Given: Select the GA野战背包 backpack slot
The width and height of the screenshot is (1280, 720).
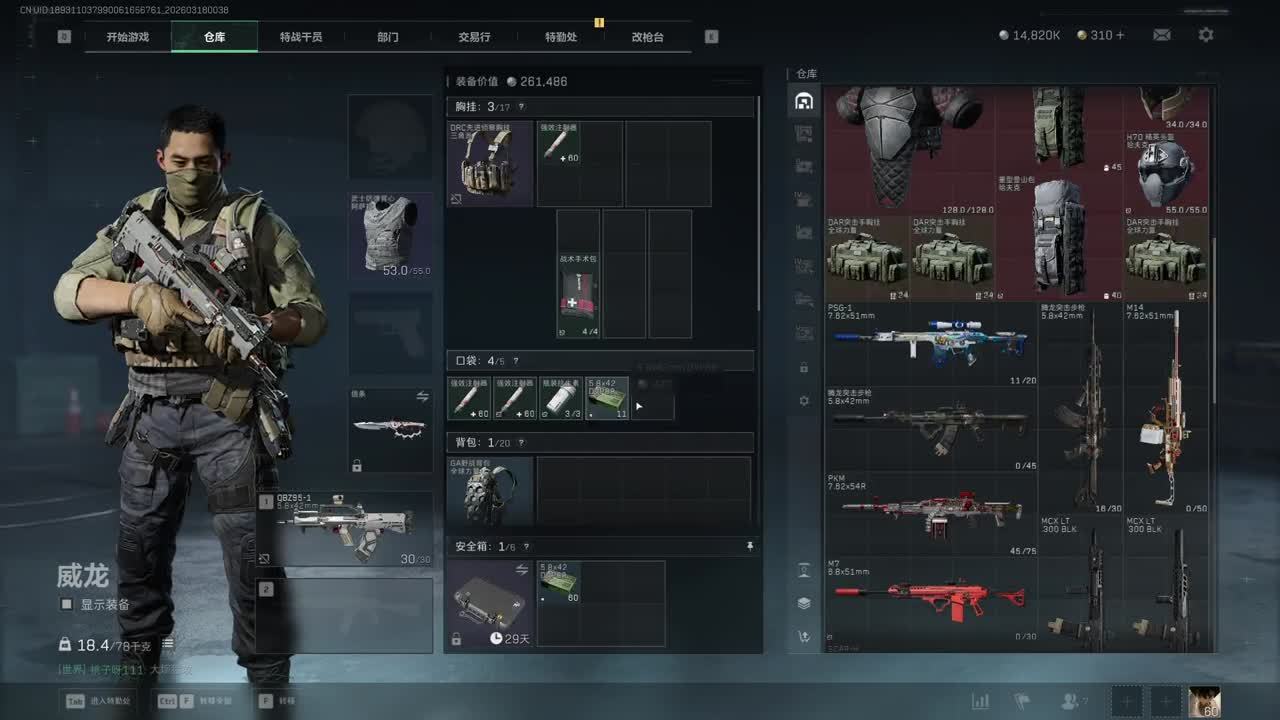Looking at the screenshot, I should click(489, 492).
